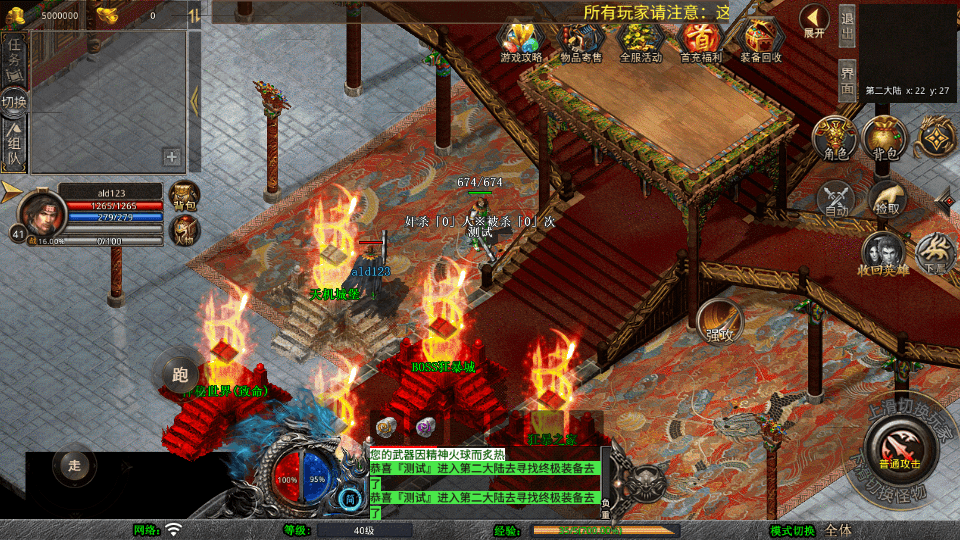Open the 角色 character sheet
This screenshot has width=960, height=540.
(x=835, y=138)
